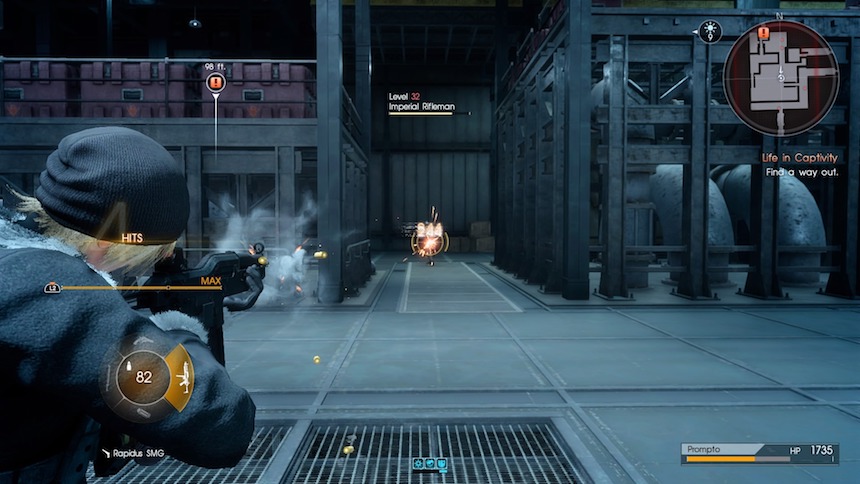Click the sun time-of-day icon beside the minimap

pos(711,32)
